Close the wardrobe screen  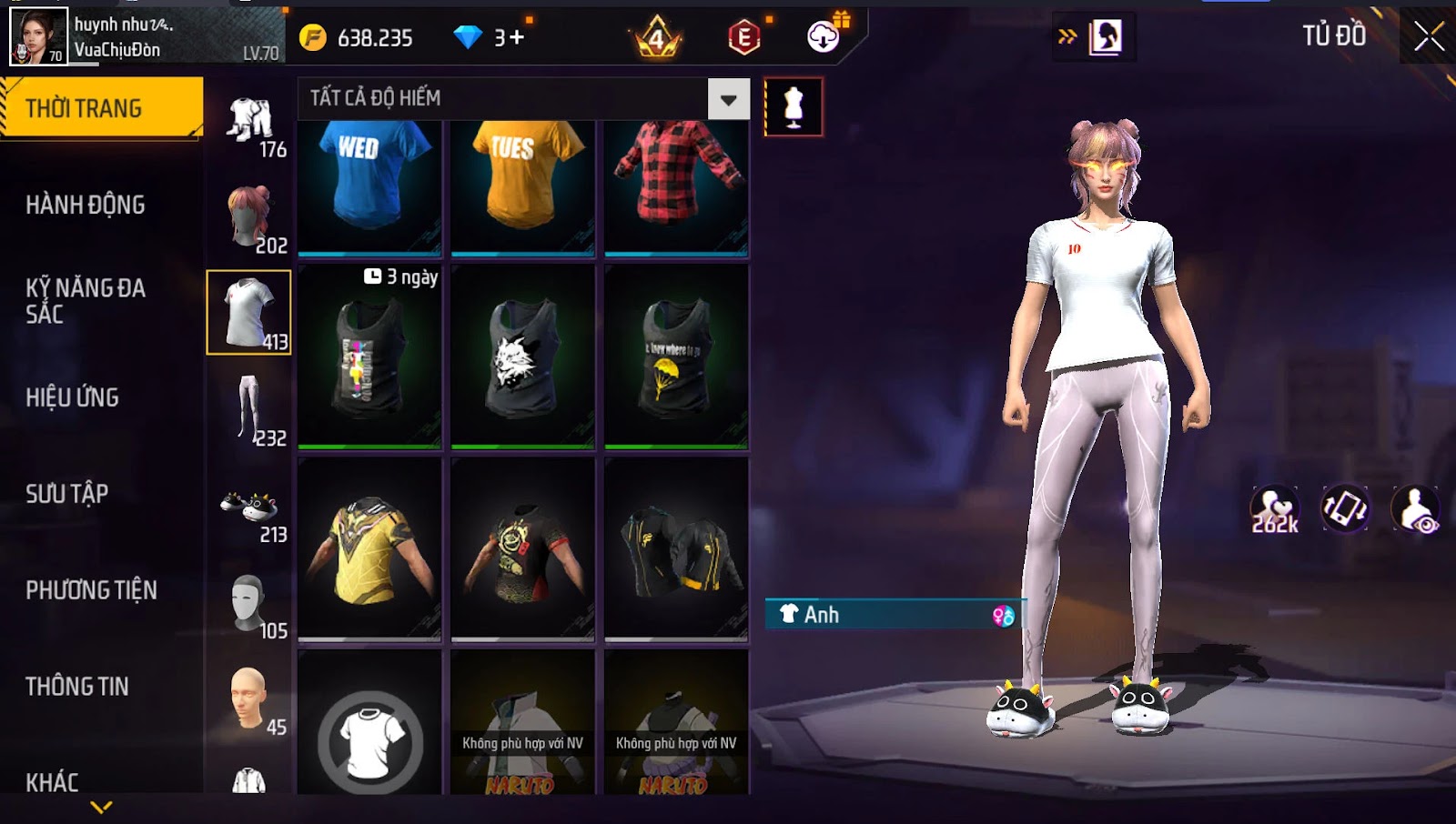[x=1429, y=36]
